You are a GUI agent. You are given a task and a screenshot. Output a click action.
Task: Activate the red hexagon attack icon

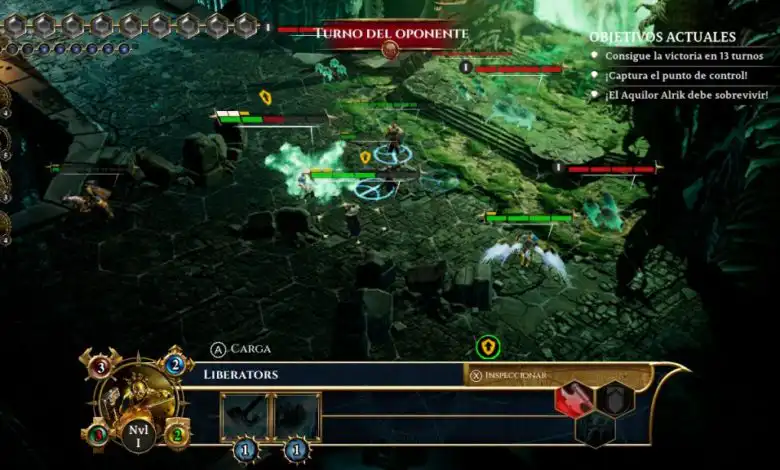pos(573,398)
